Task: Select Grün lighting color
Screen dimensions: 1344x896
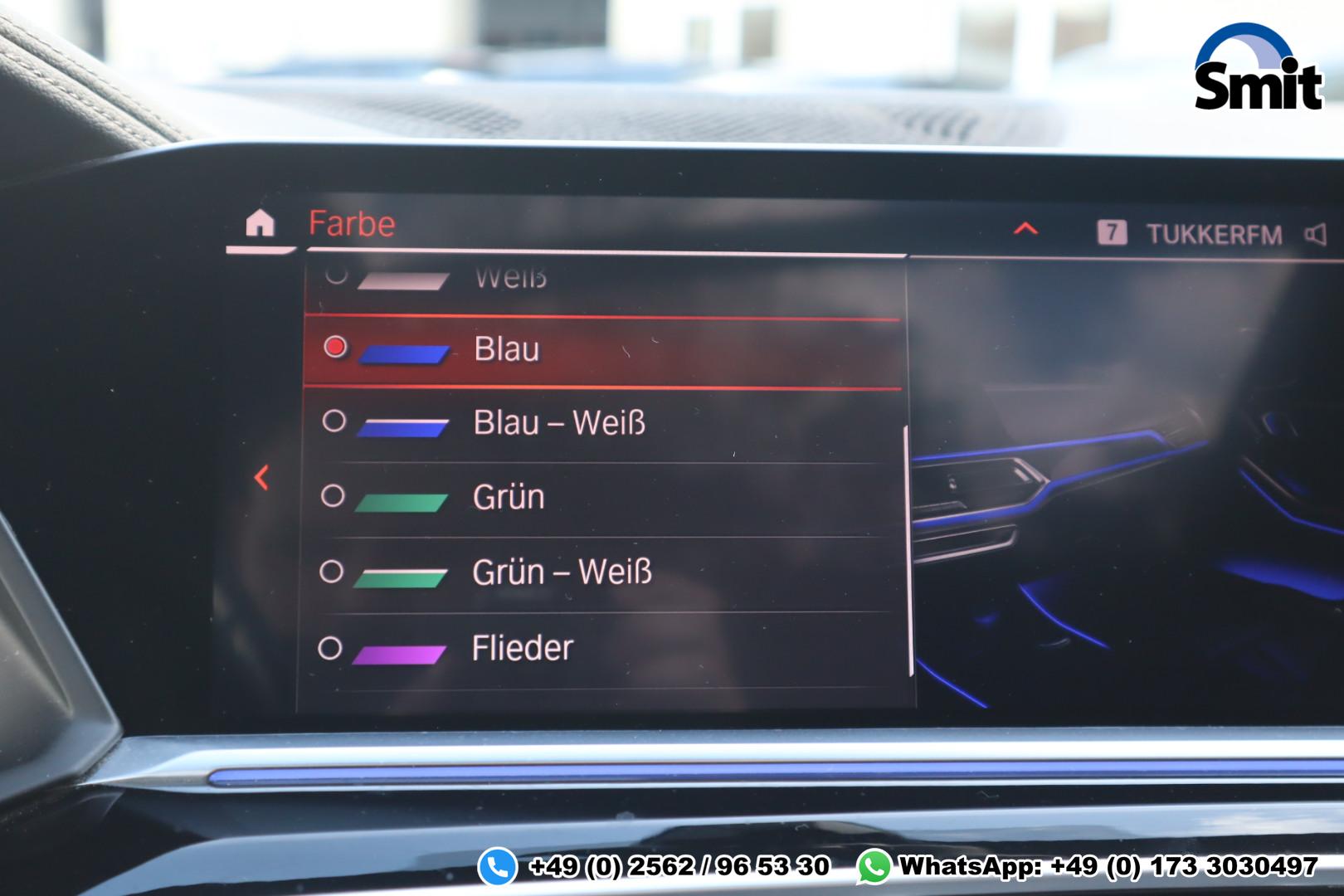Action: point(509,497)
